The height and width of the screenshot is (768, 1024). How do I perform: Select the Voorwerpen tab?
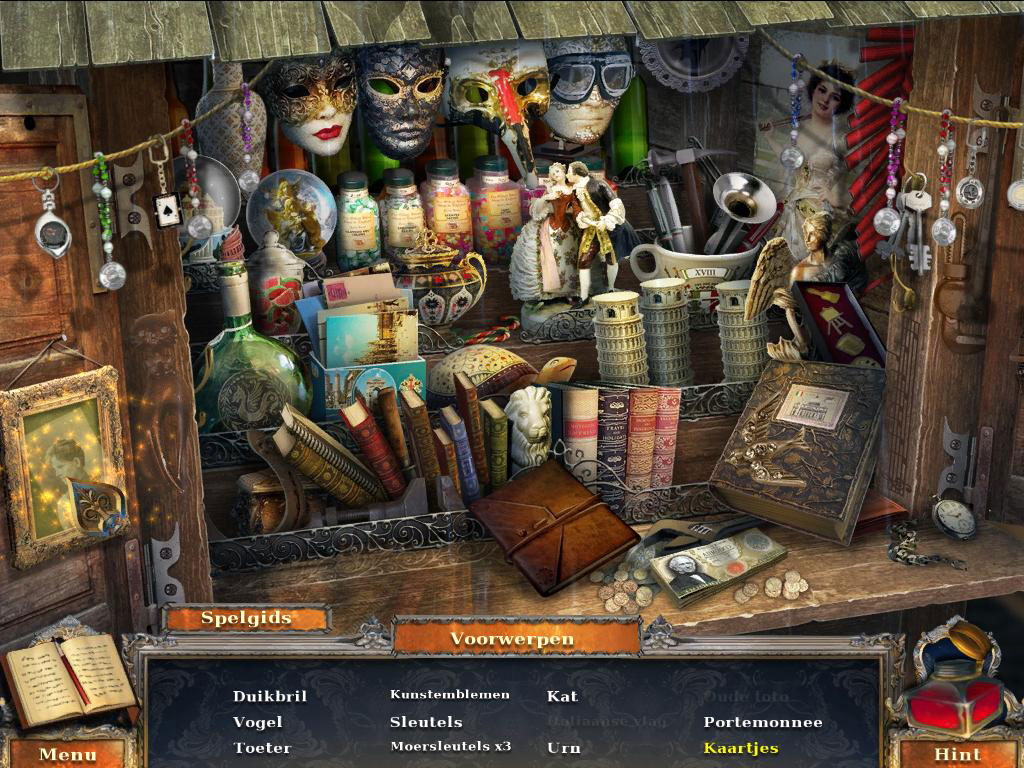click(x=512, y=638)
